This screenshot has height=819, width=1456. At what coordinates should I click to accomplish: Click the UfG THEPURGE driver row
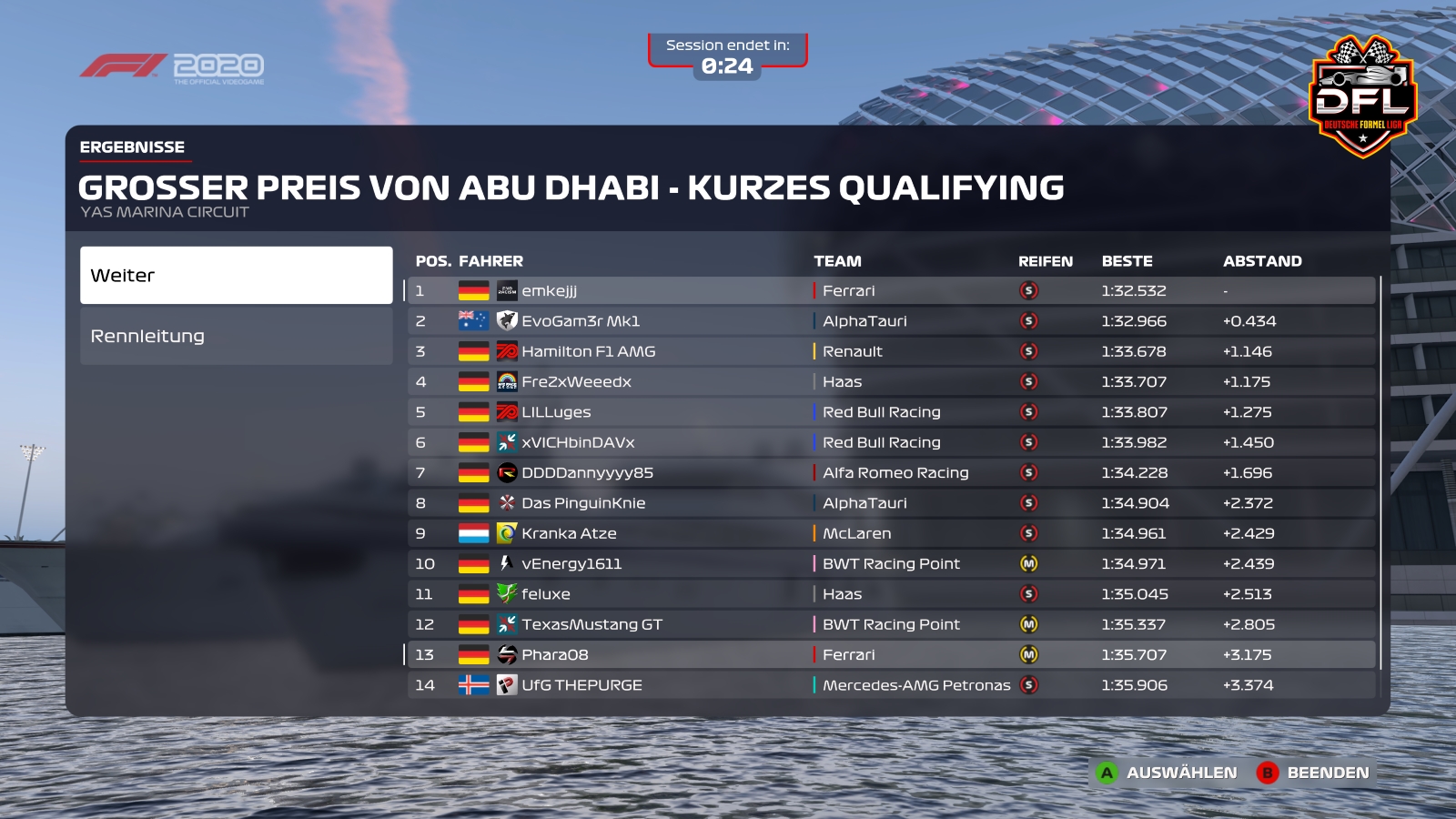click(890, 685)
